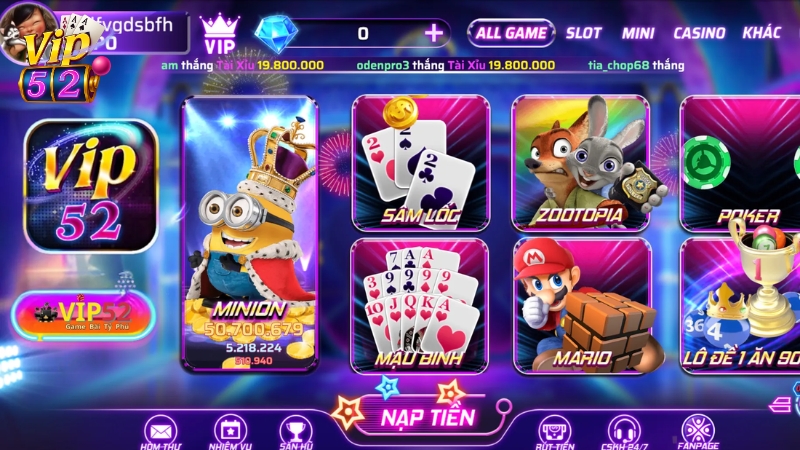The height and width of the screenshot is (450, 800).
Task: Click the plus button beside the diamond balance
Action: 434,33
